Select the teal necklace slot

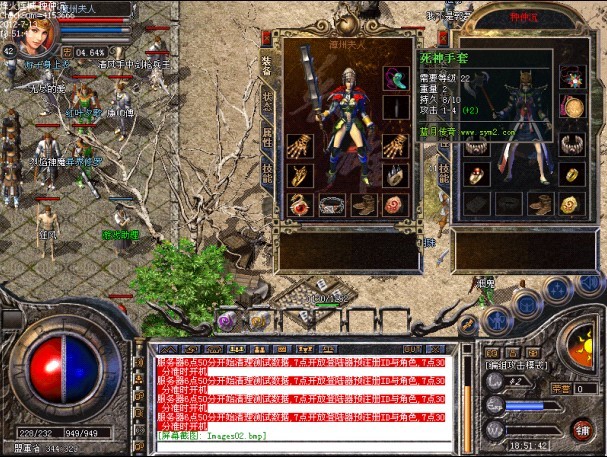[397, 78]
